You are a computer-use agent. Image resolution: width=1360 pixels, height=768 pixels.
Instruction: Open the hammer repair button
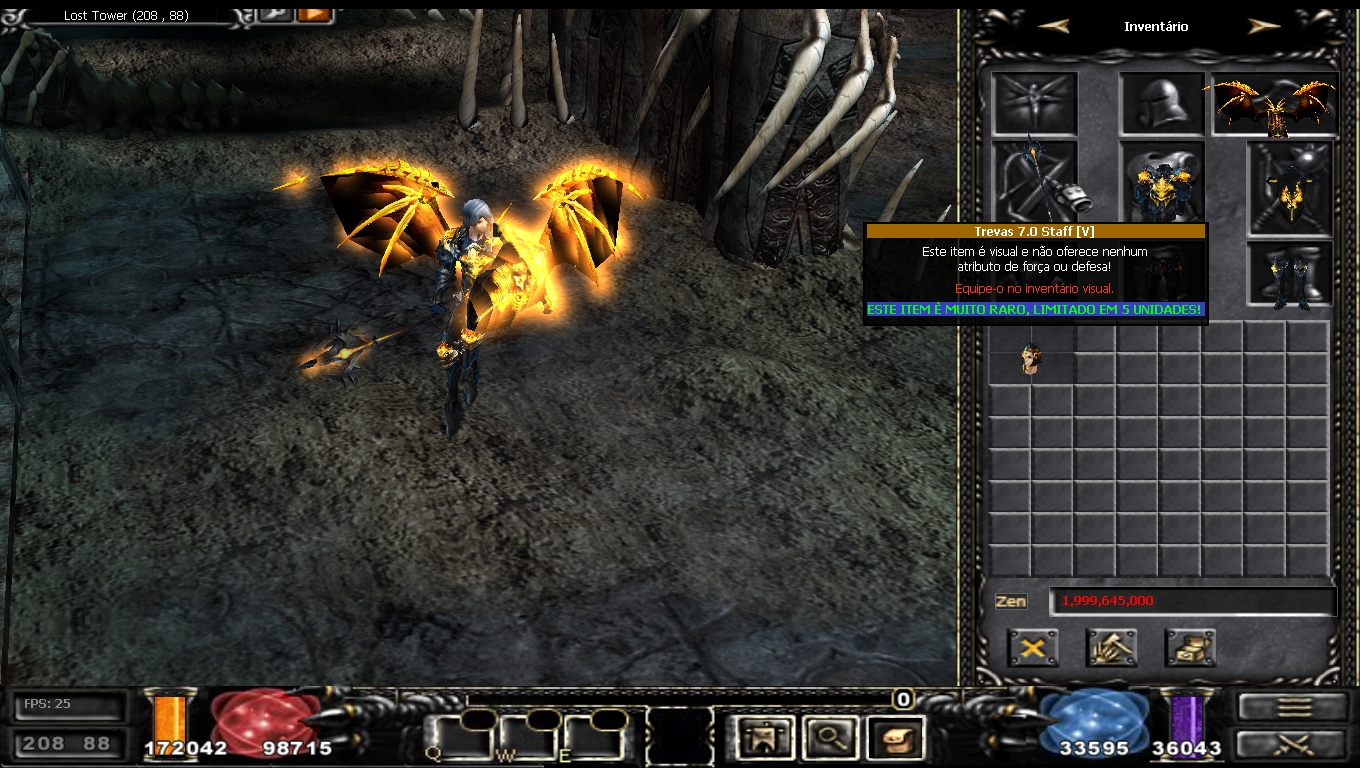coord(1111,648)
